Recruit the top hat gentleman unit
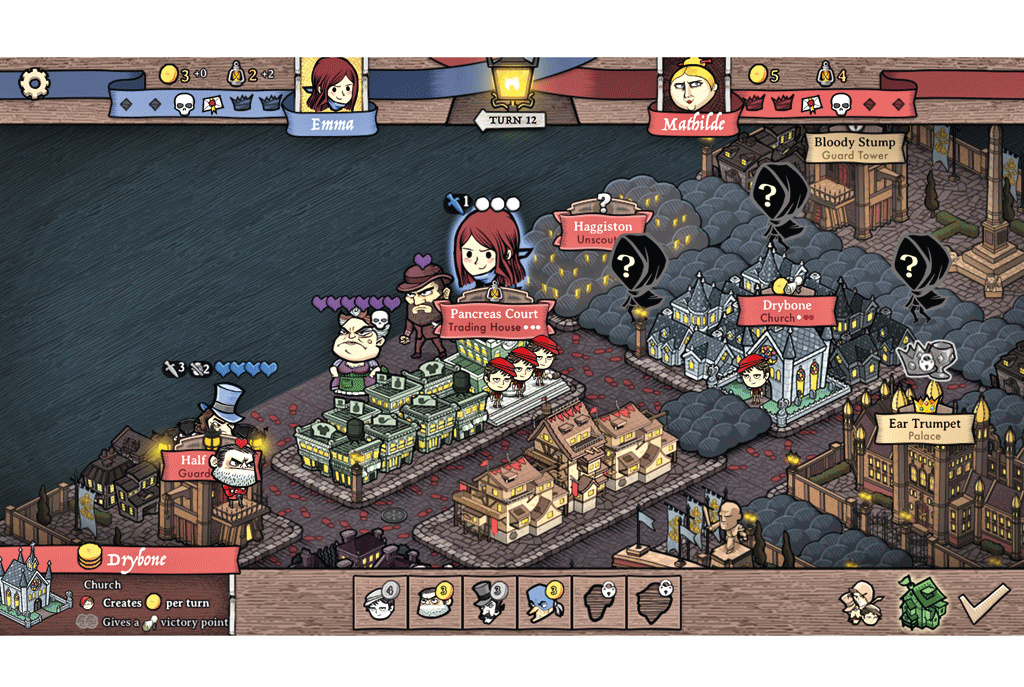Screen dimensions: 1024x687 click(490, 602)
